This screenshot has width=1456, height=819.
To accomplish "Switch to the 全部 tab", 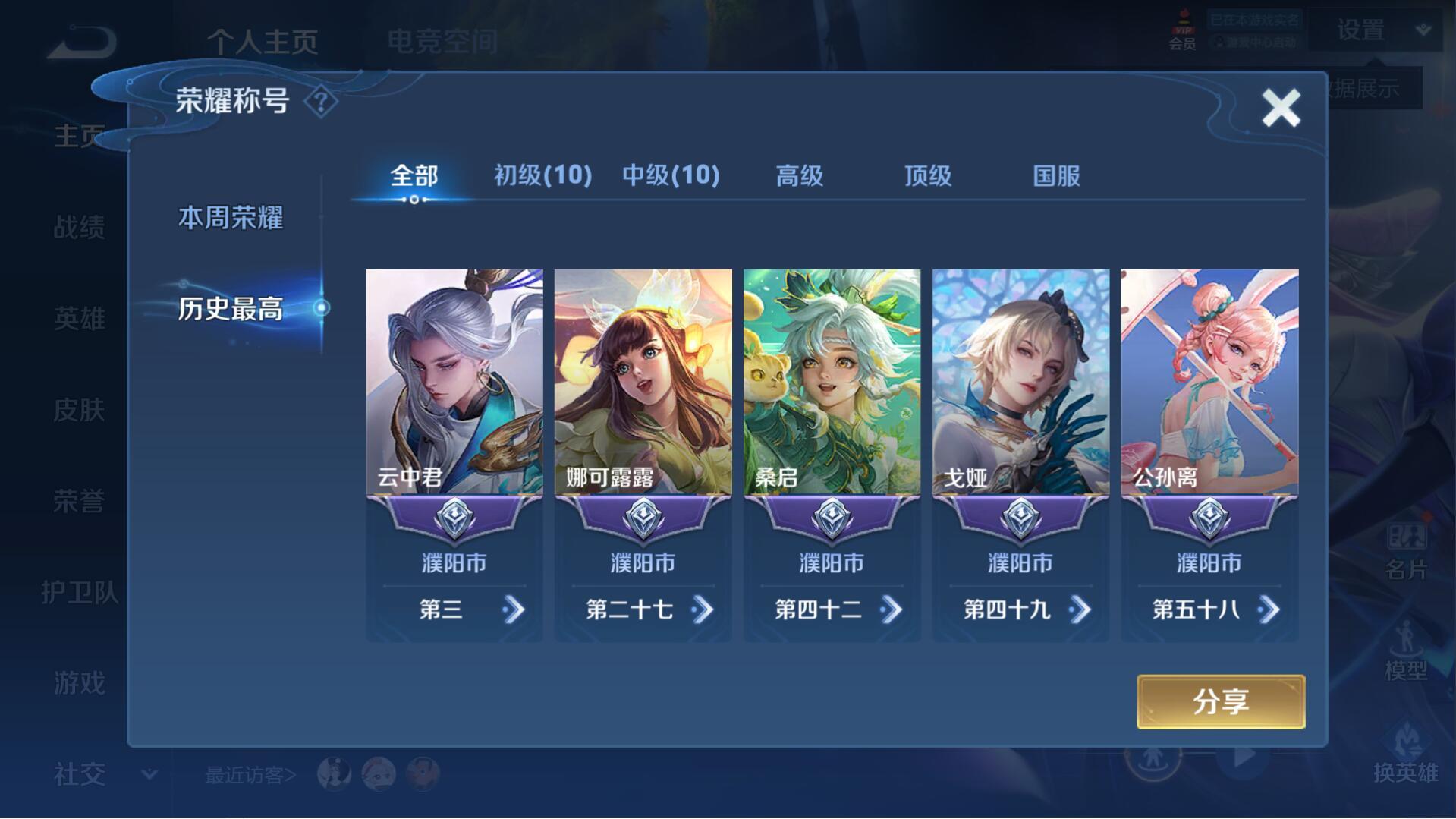I will (x=414, y=176).
